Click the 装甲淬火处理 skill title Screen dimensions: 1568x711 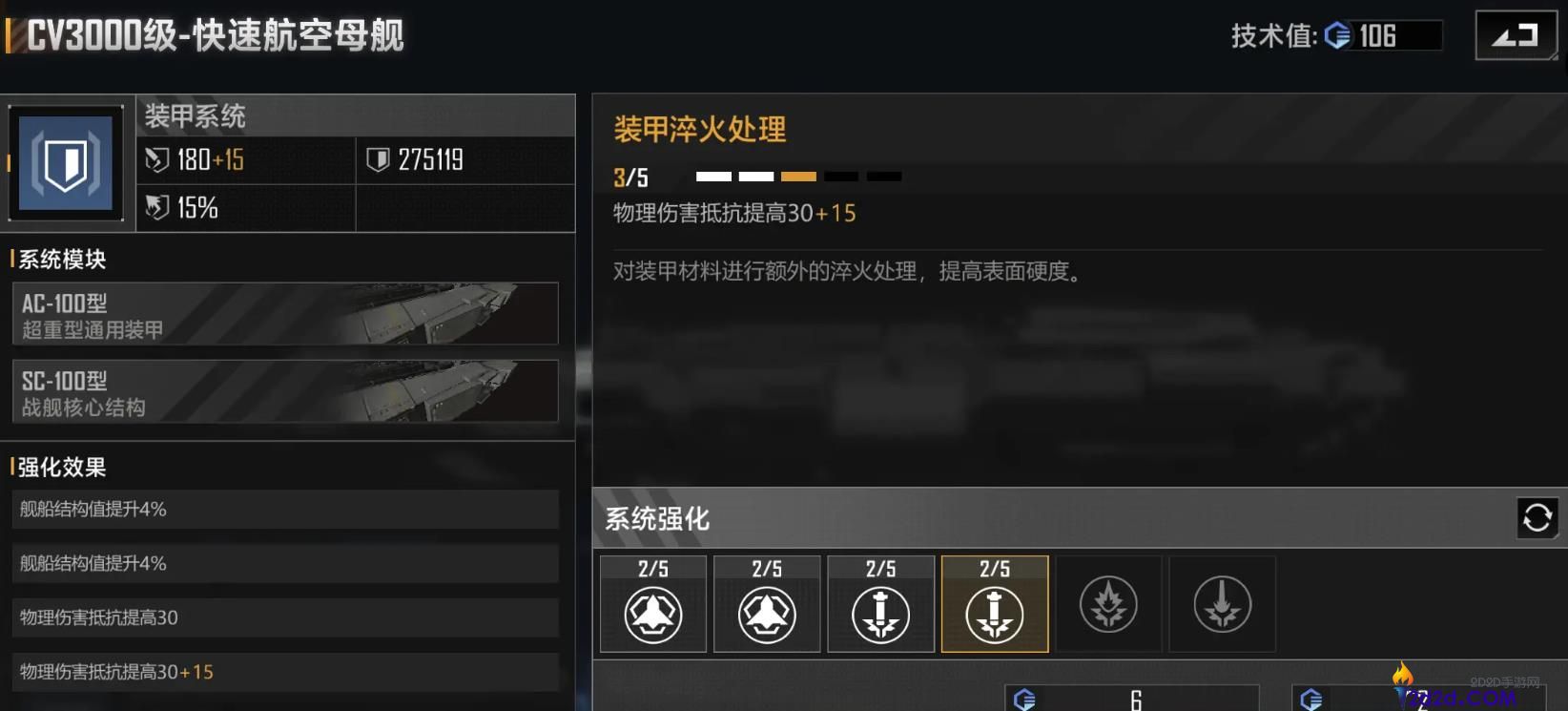pos(699,130)
